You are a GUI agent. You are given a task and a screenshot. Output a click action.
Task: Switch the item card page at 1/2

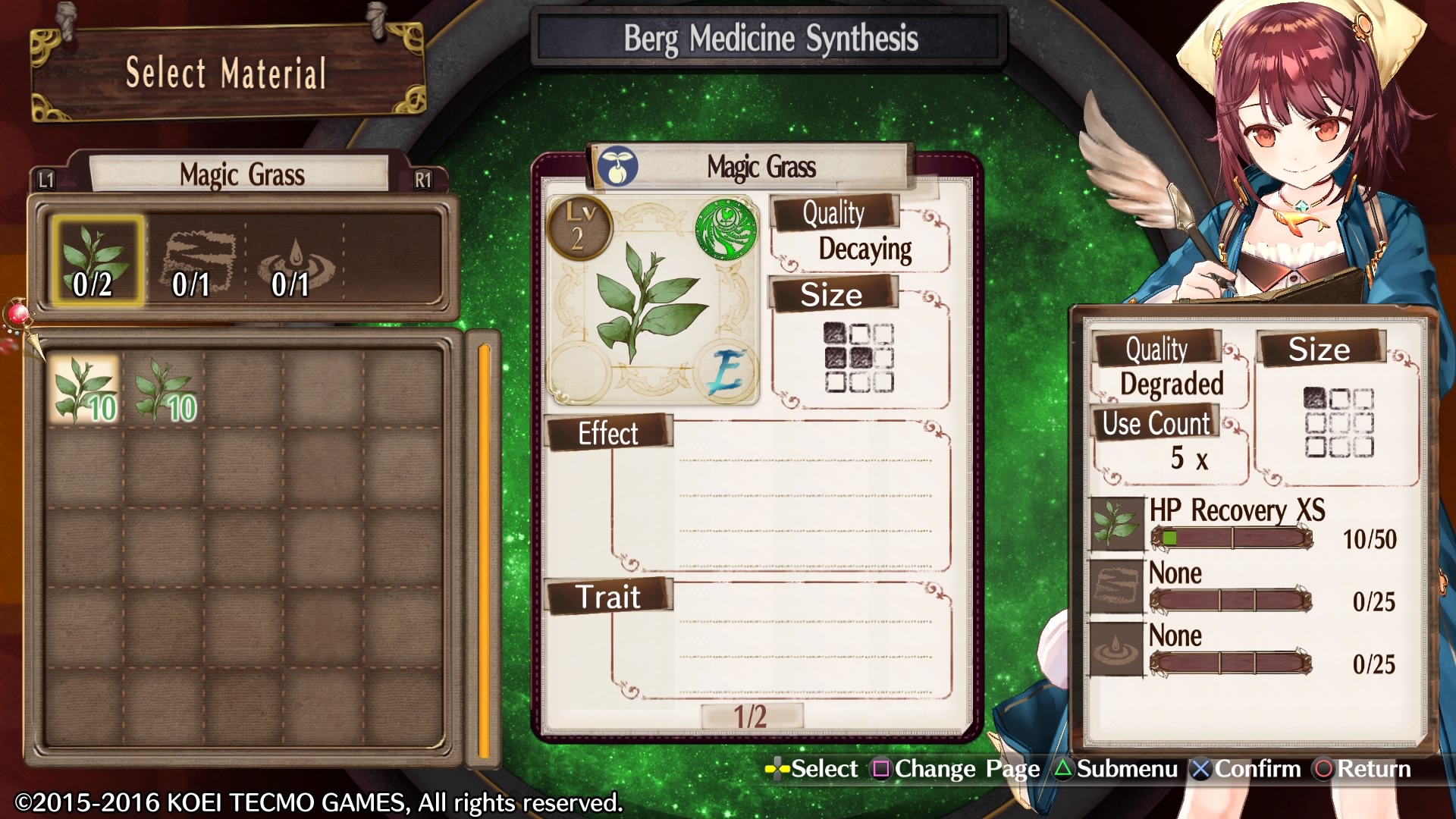(x=751, y=717)
